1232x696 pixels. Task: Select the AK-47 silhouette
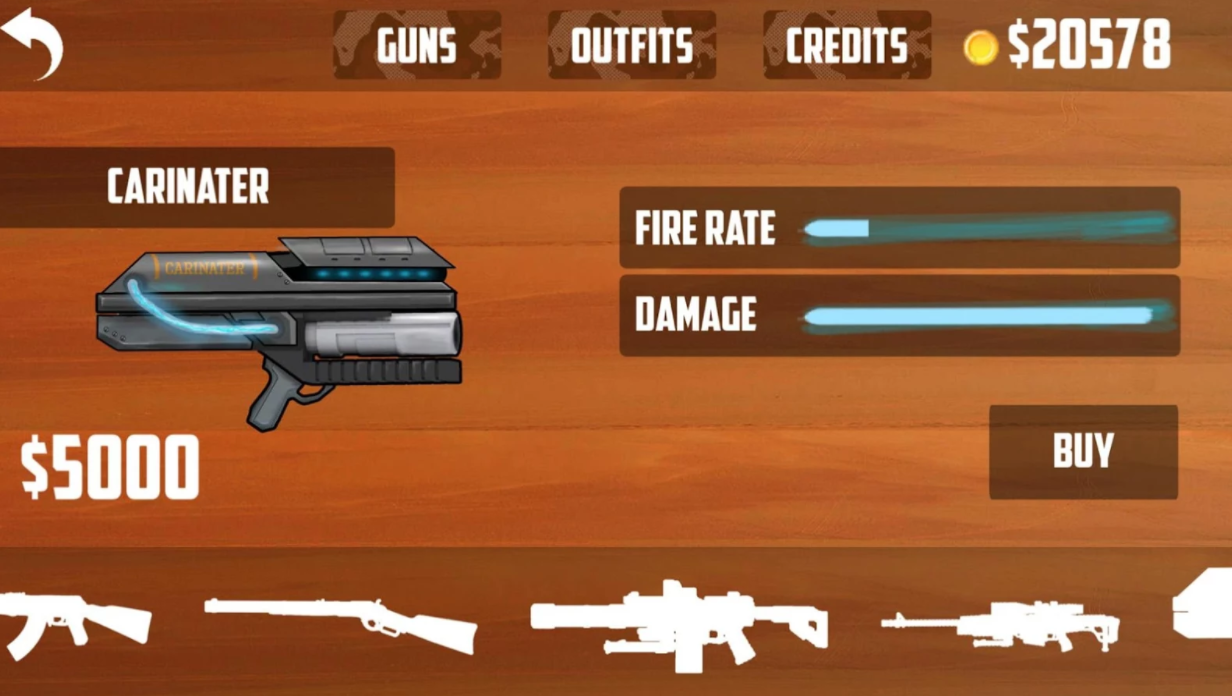72,620
